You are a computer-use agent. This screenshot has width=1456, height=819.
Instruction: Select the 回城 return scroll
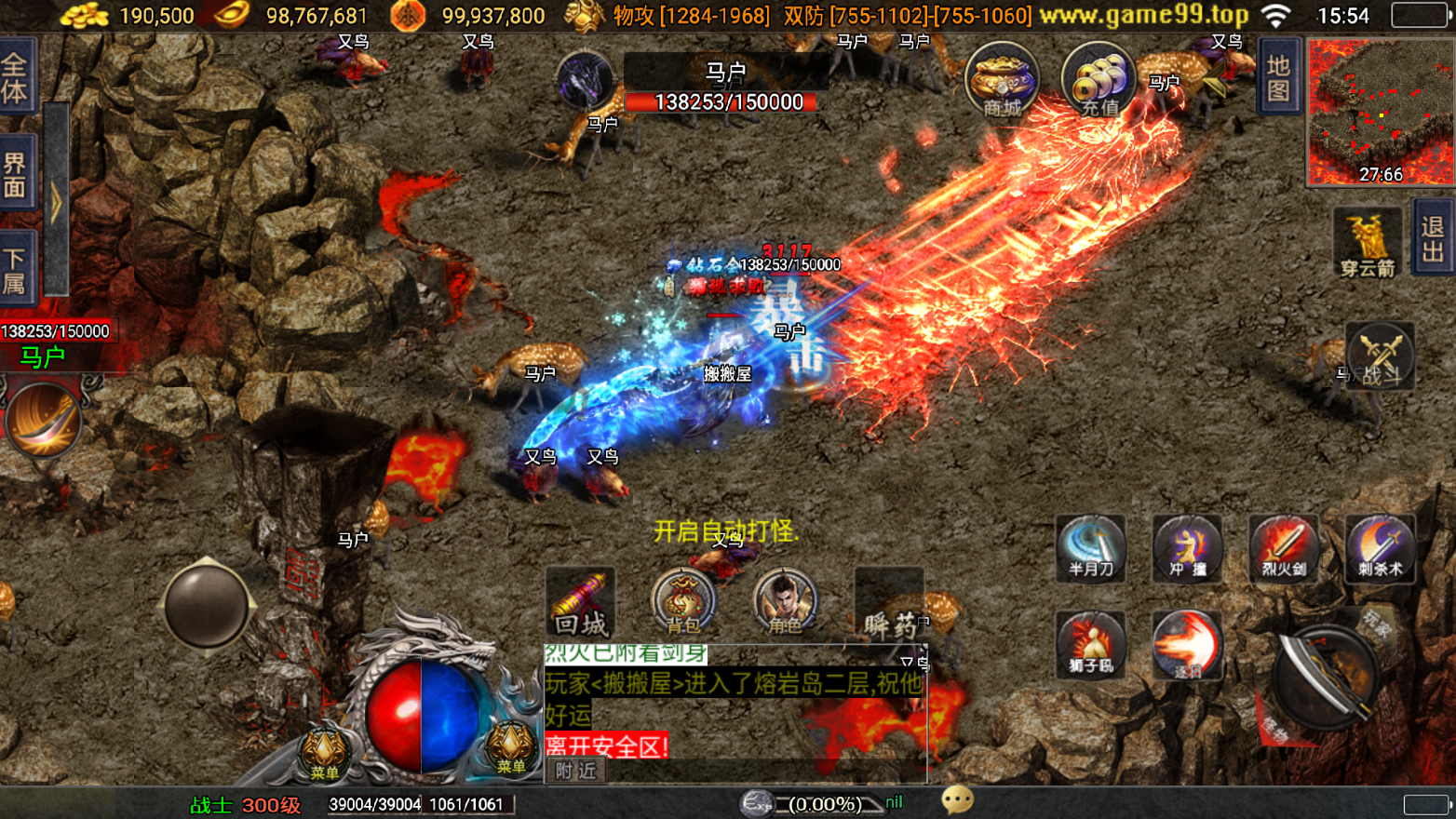point(580,602)
